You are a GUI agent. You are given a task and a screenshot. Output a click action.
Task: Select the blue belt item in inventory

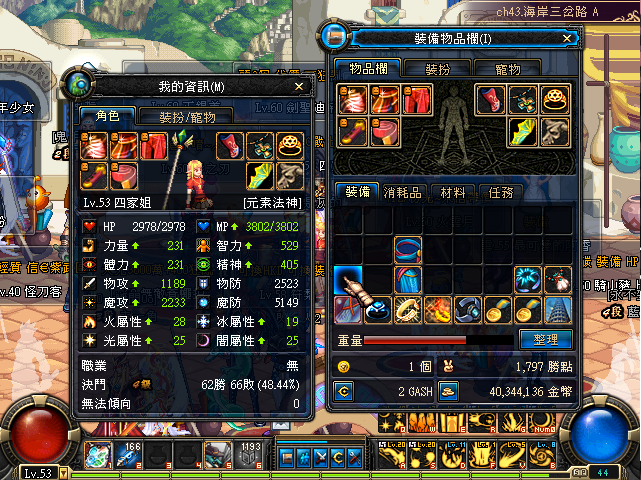point(407,249)
